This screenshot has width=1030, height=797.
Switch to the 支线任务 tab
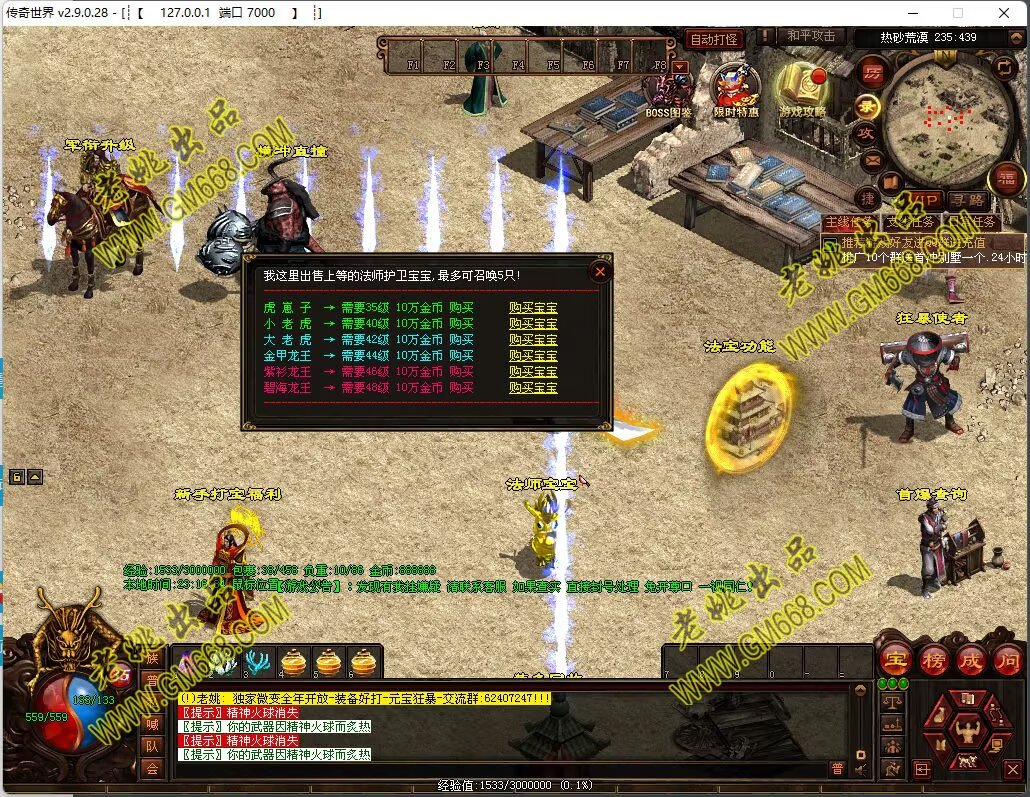tap(909, 222)
